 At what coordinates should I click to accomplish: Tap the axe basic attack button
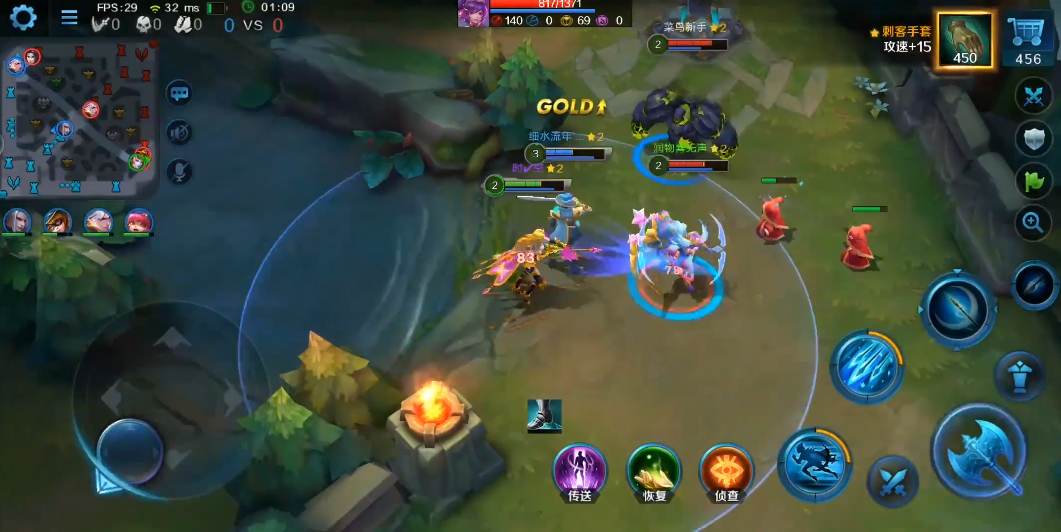pos(979,451)
